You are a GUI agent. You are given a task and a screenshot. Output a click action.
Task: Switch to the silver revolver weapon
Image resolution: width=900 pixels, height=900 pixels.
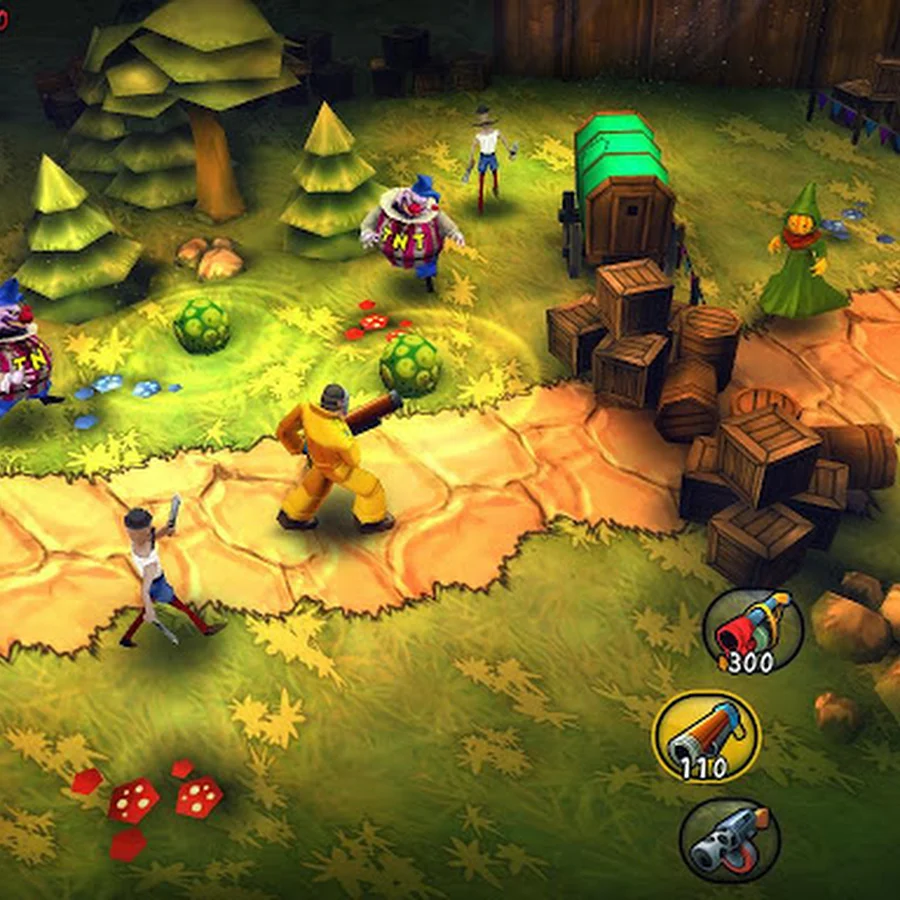[x=729, y=839]
